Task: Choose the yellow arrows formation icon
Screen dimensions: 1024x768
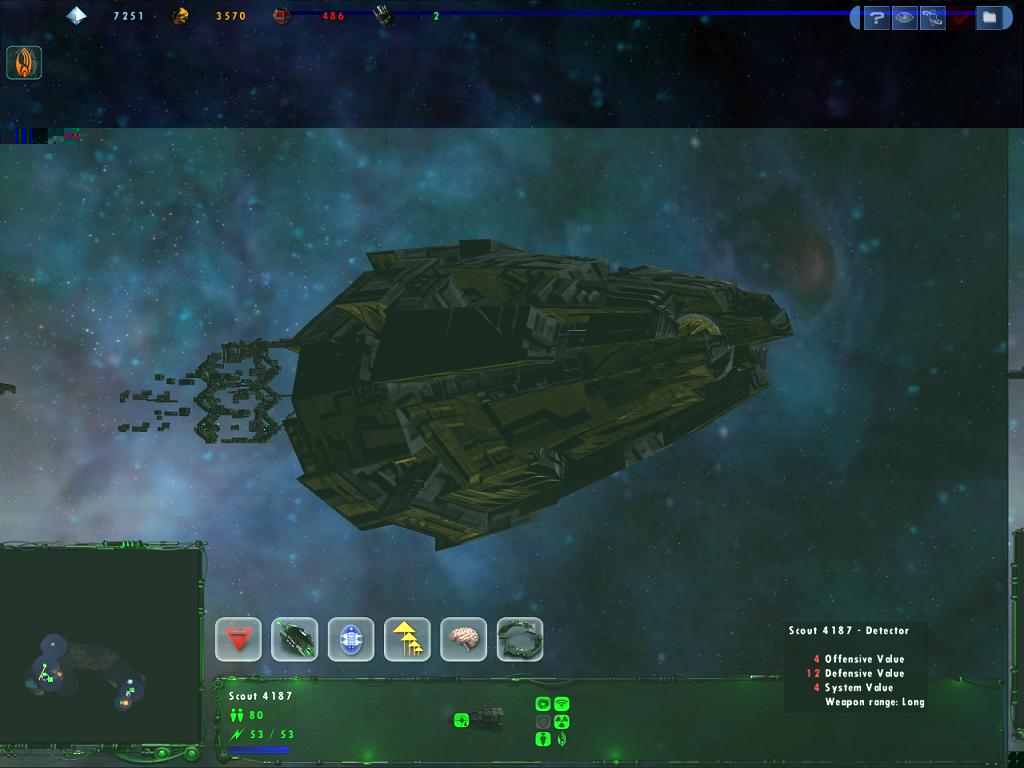Action: point(407,639)
